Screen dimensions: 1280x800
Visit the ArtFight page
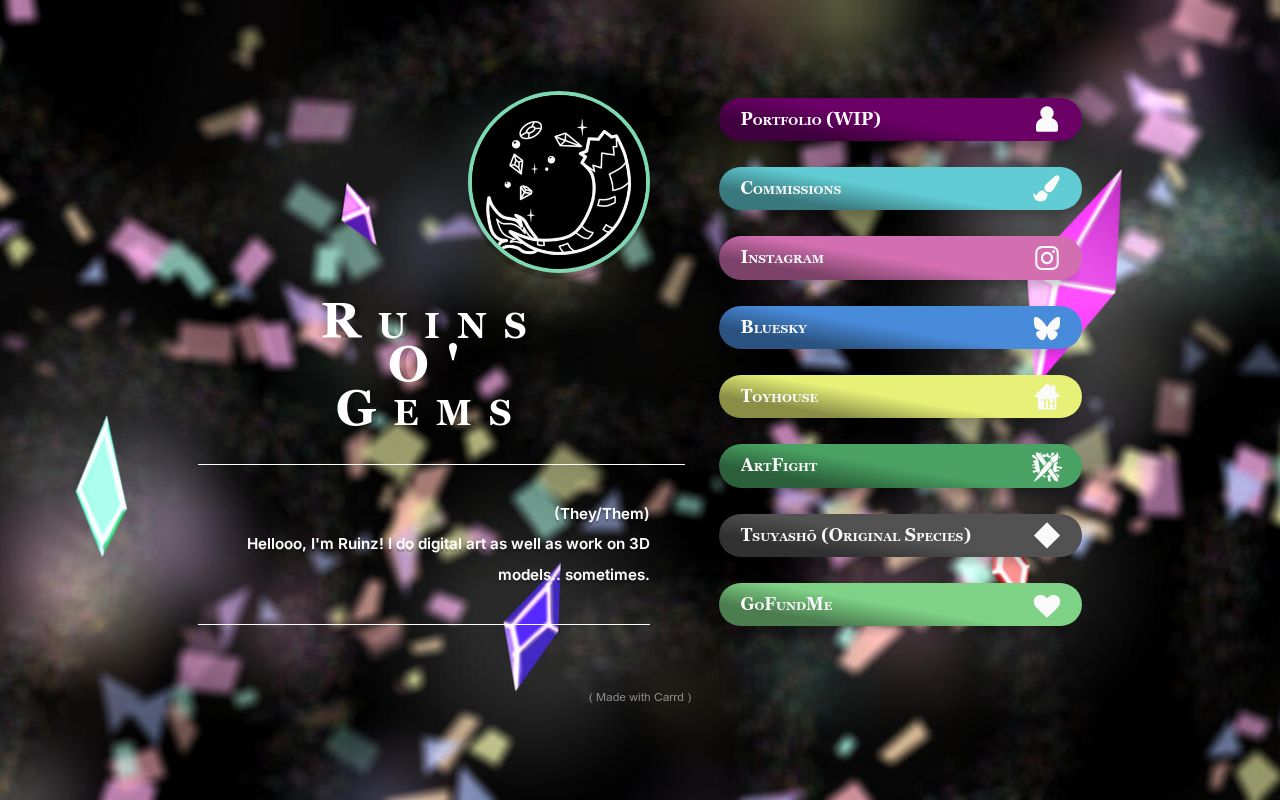click(880, 466)
